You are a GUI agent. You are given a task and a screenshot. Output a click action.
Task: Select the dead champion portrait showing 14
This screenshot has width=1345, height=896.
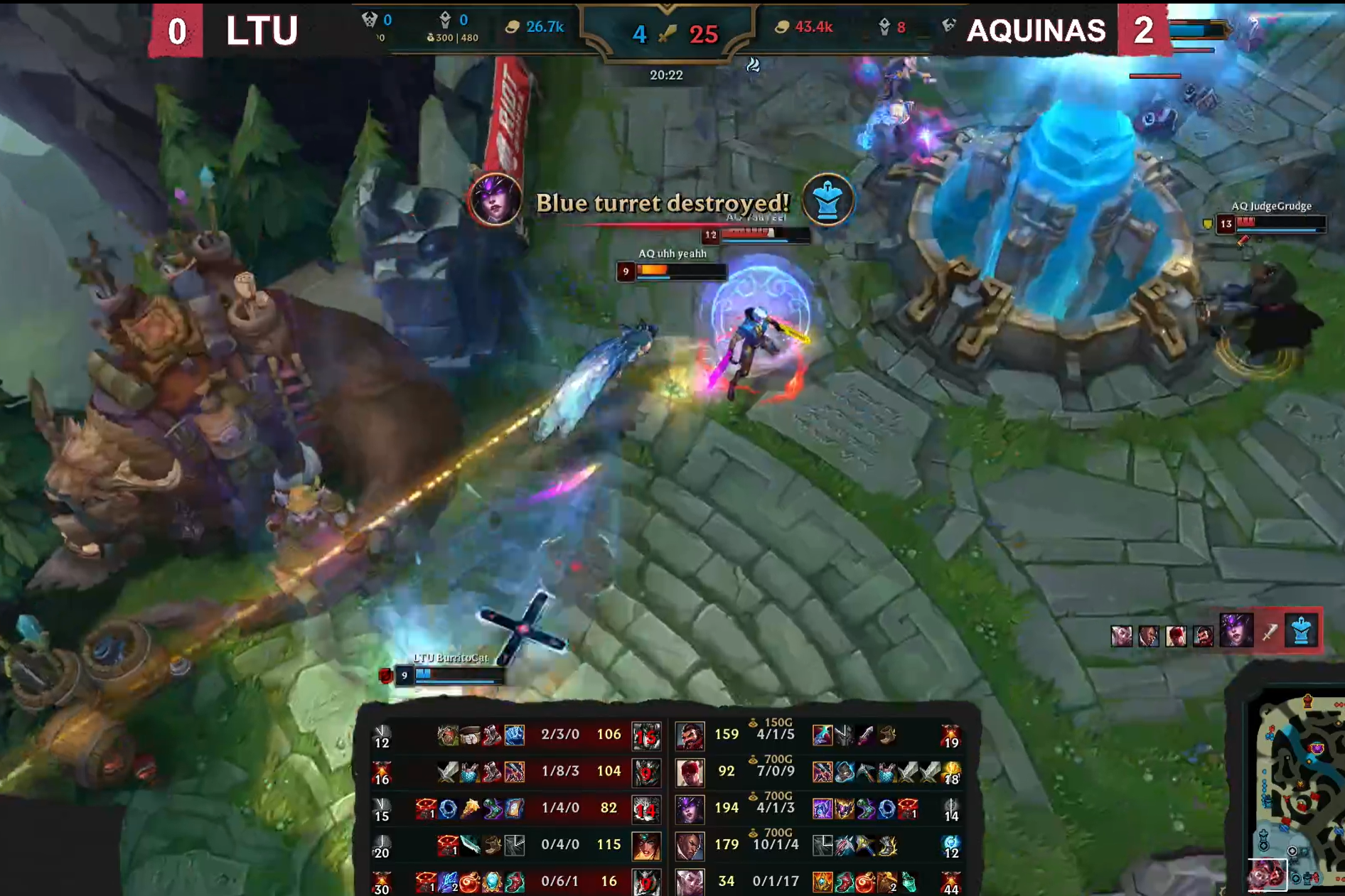(x=646, y=809)
